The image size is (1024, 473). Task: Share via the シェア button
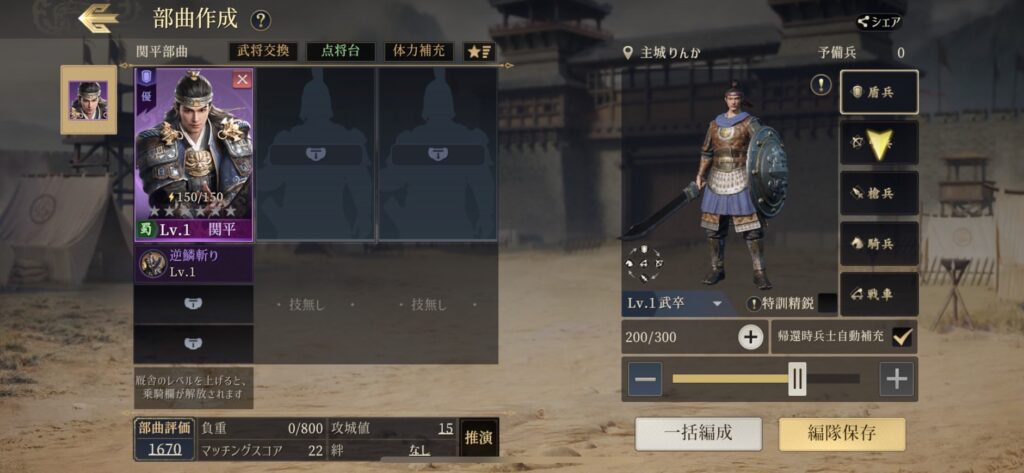tap(880, 21)
